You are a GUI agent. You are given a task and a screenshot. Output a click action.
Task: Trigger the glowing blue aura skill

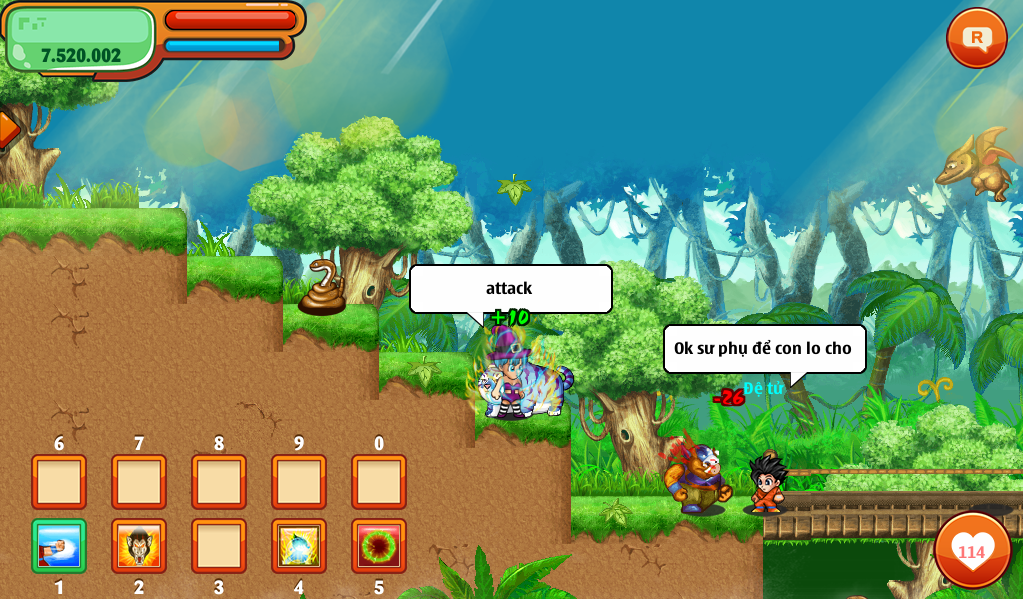[299, 546]
